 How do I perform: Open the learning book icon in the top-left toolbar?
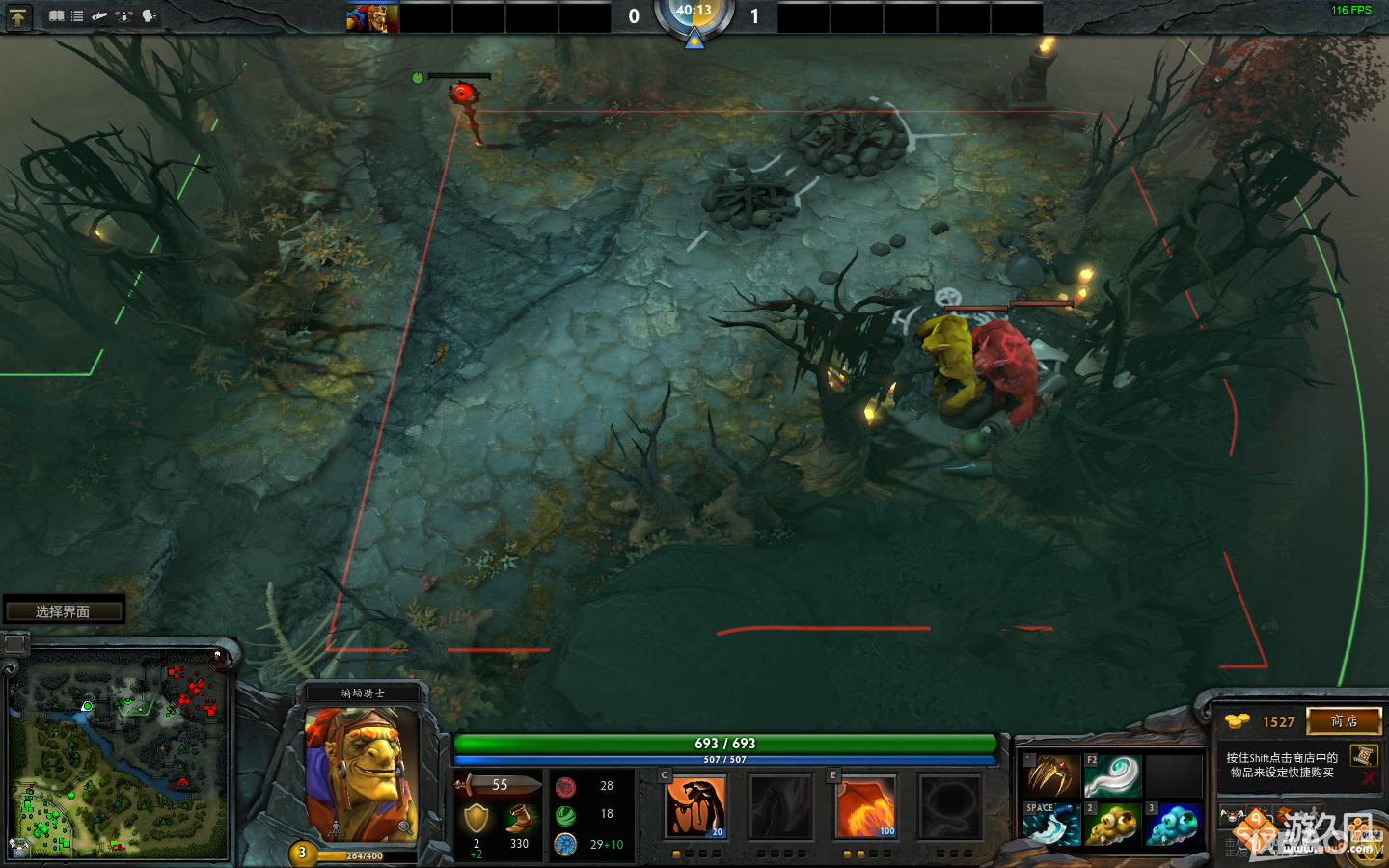(x=57, y=15)
